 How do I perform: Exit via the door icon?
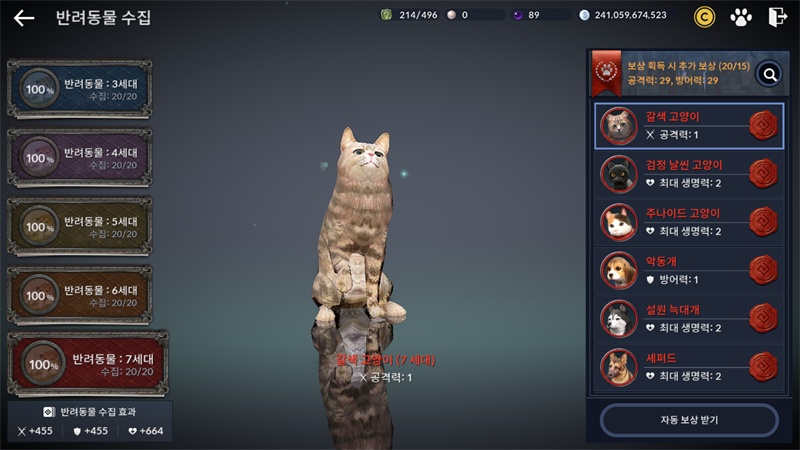pyautogui.click(x=777, y=17)
